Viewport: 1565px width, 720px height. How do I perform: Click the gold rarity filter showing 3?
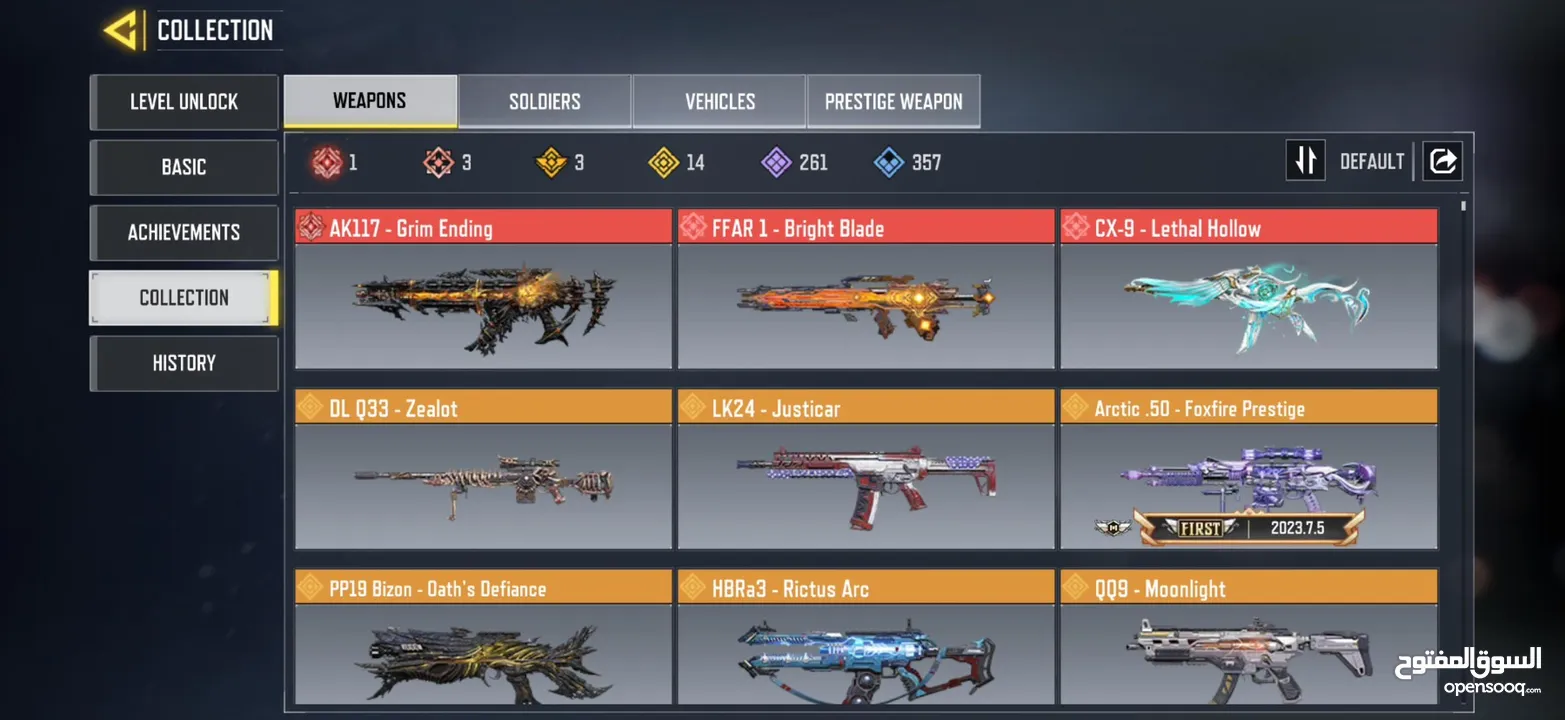[551, 162]
